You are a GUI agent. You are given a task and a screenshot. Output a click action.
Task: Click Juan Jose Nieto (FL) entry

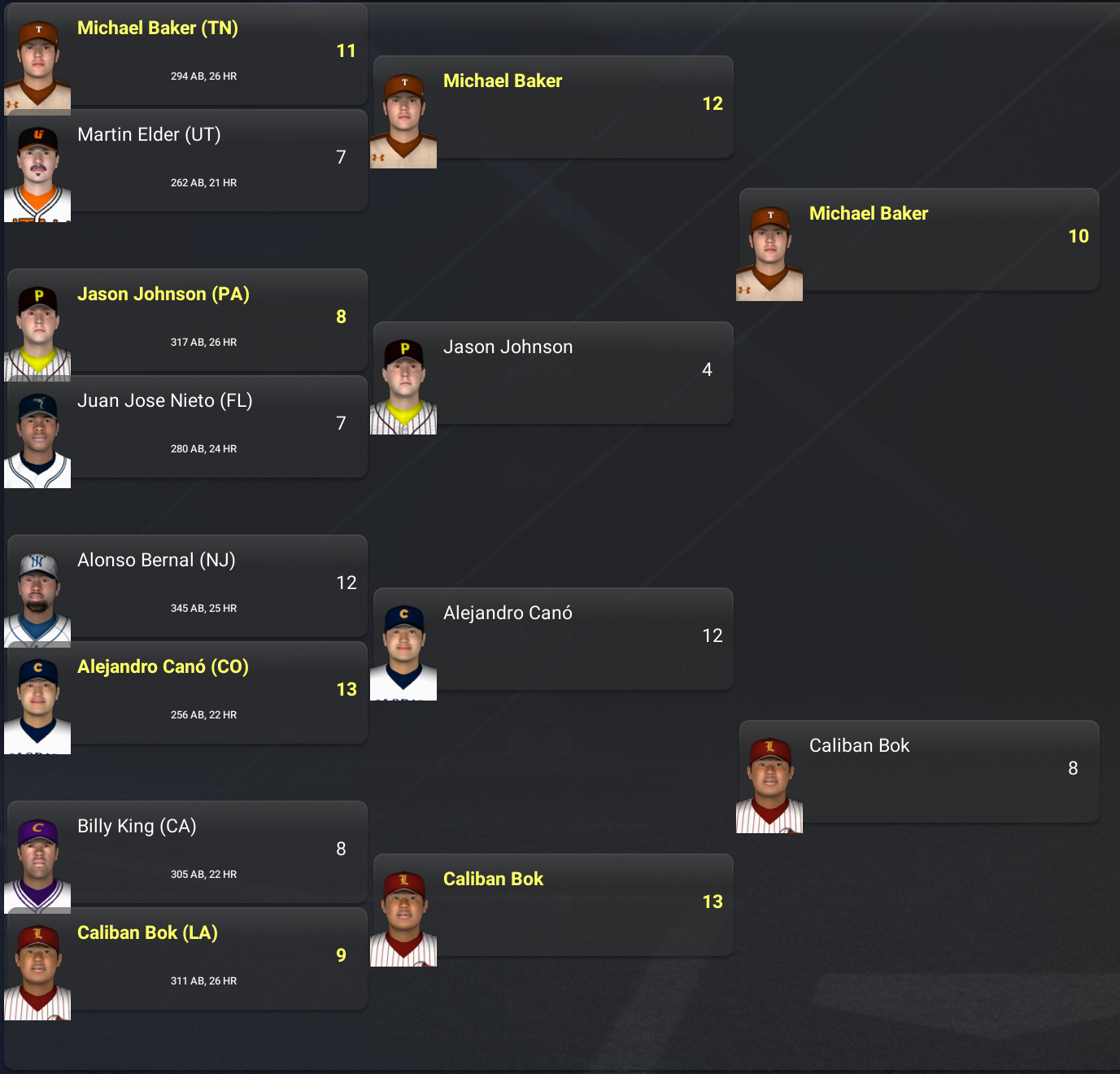(x=187, y=426)
